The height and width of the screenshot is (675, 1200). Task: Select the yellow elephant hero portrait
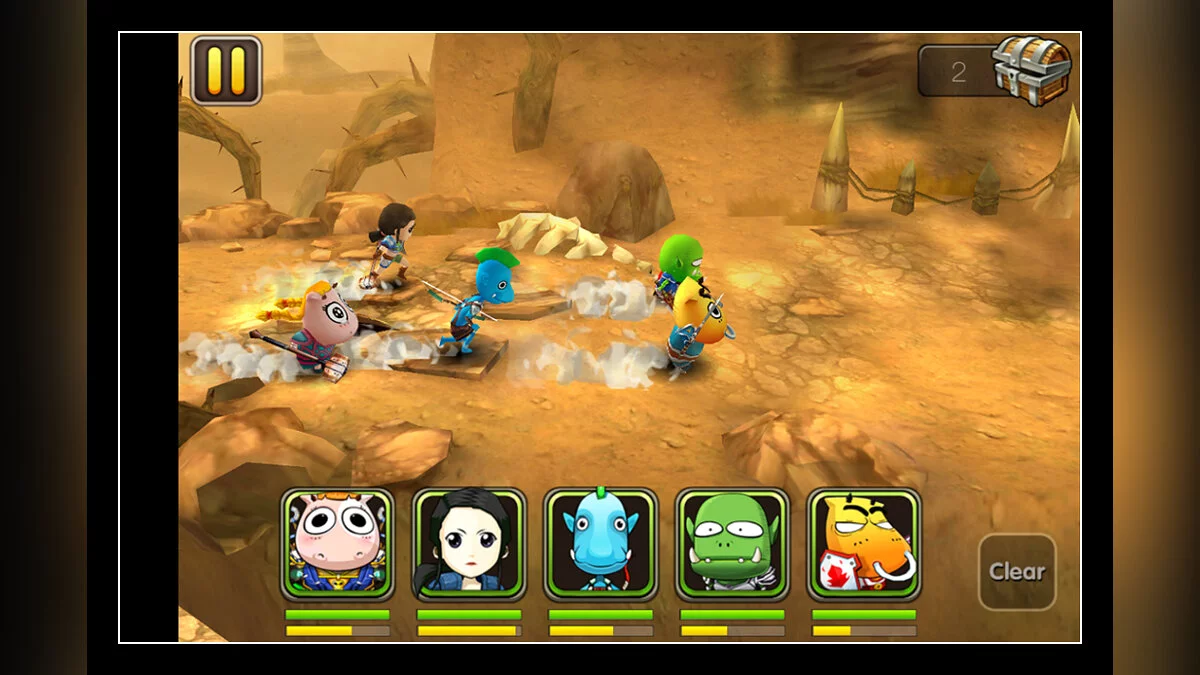point(864,544)
